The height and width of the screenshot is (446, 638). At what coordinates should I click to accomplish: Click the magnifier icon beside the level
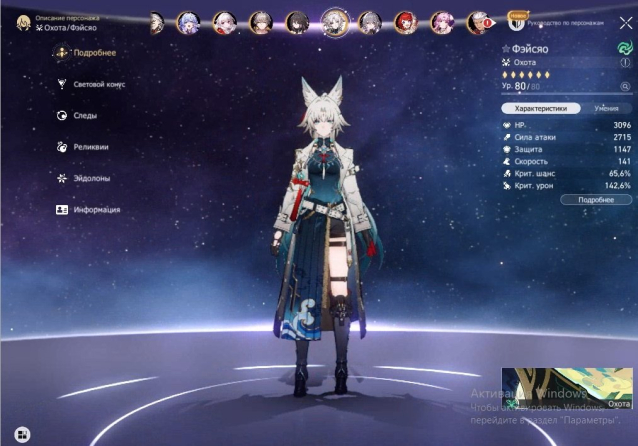coord(625,86)
